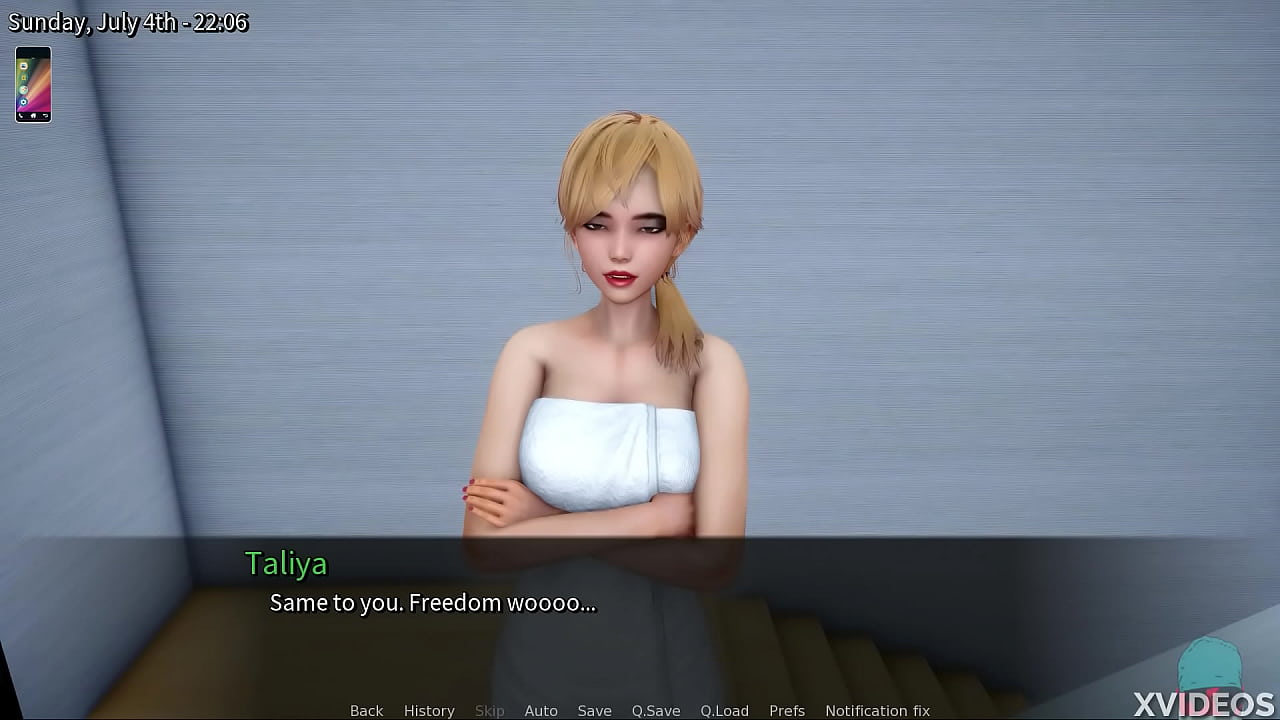Tap the settings gear on the phone screen

click(x=23, y=101)
